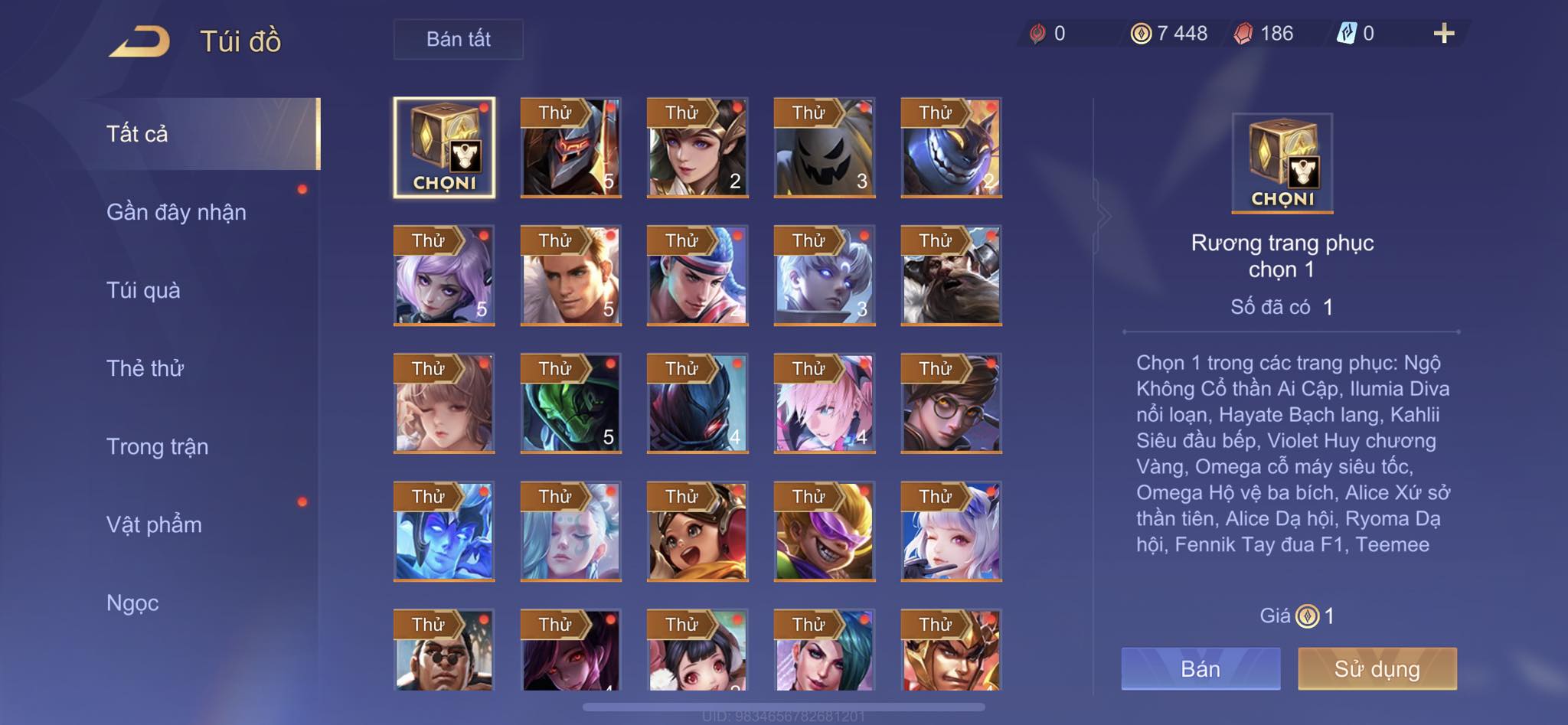Select the pumpkin-face scarecrow trial card

pos(824,148)
